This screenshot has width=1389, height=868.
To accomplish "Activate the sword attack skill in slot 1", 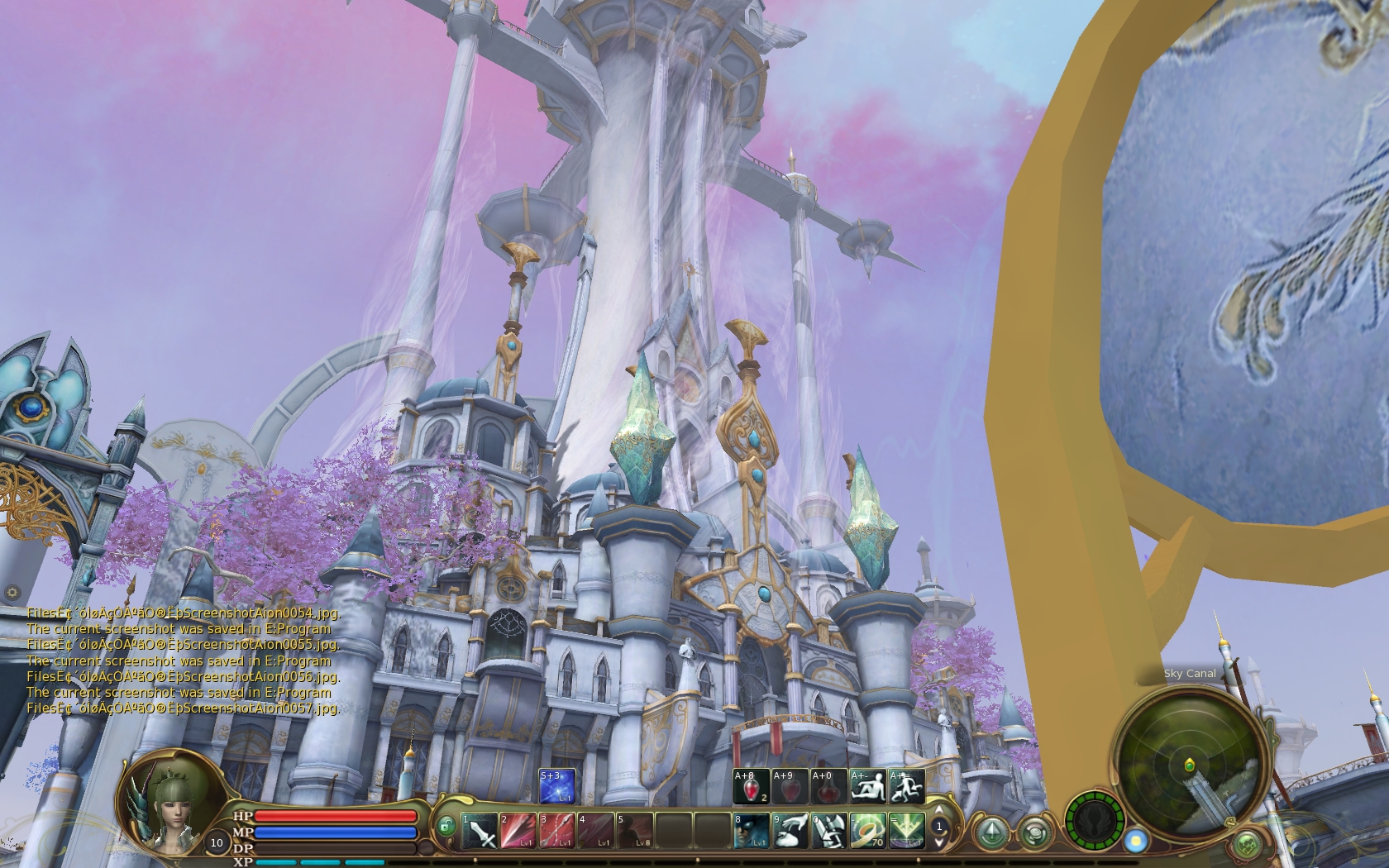I will coord(479,831).
